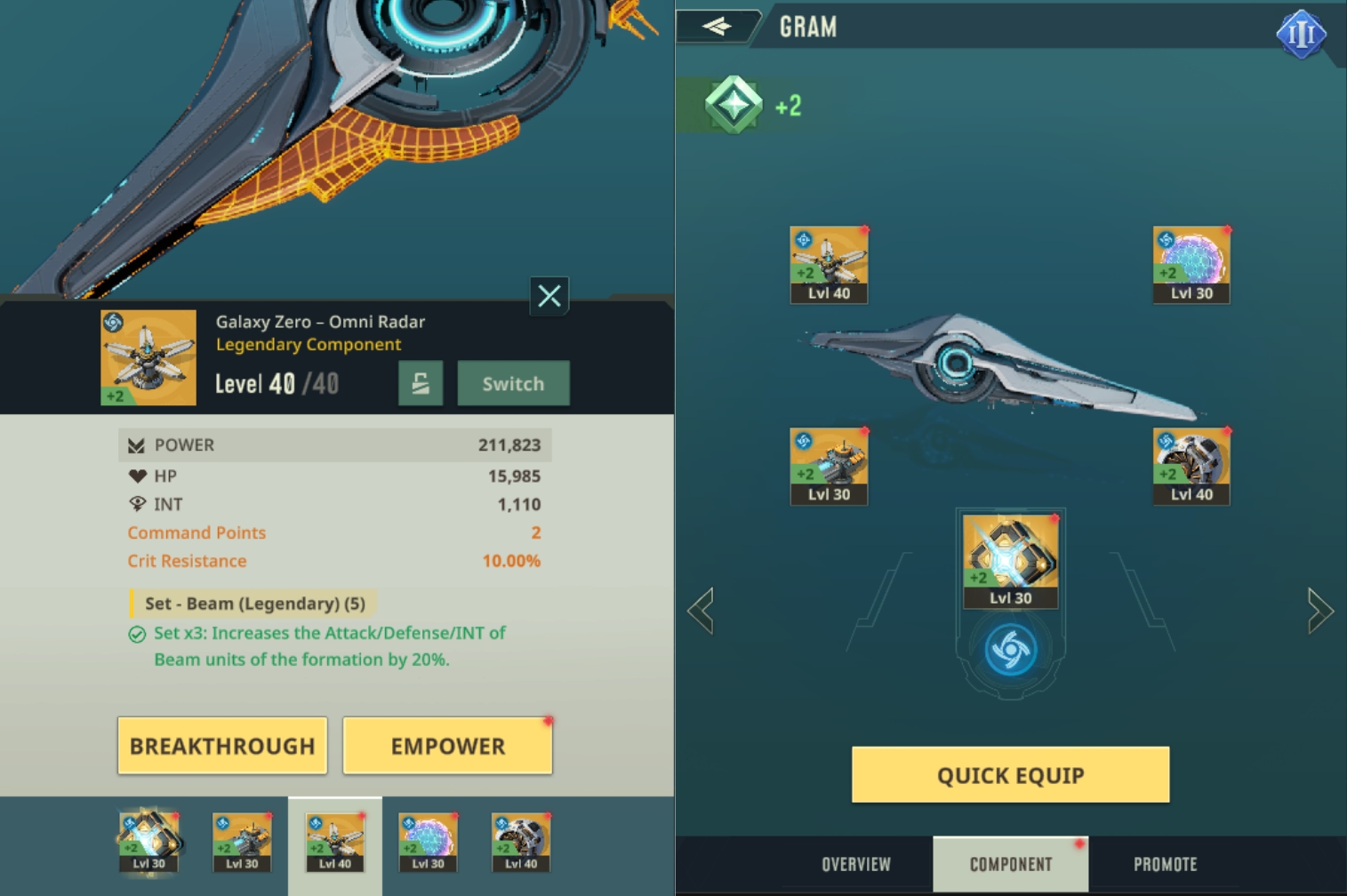Show the next ship with right arrow

tap(1320, 611)
